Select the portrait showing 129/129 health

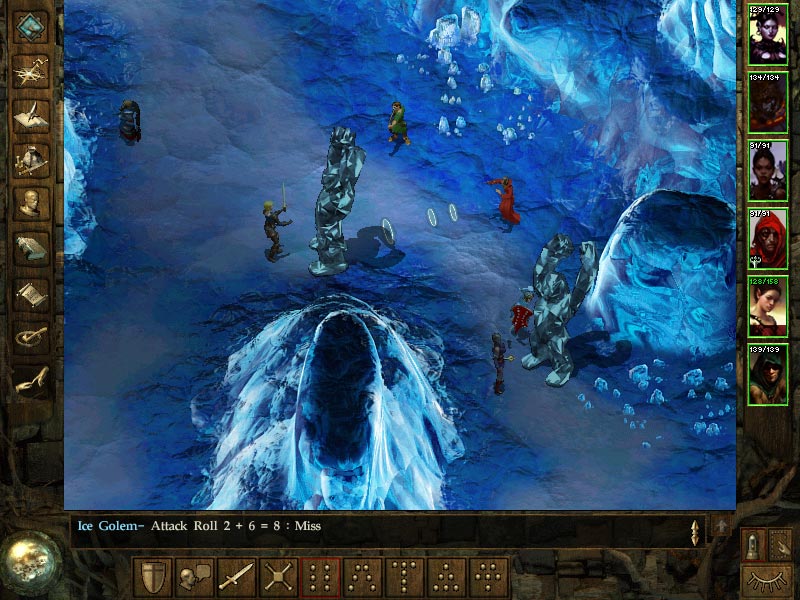pyautogui.click(x=768, y=35)
